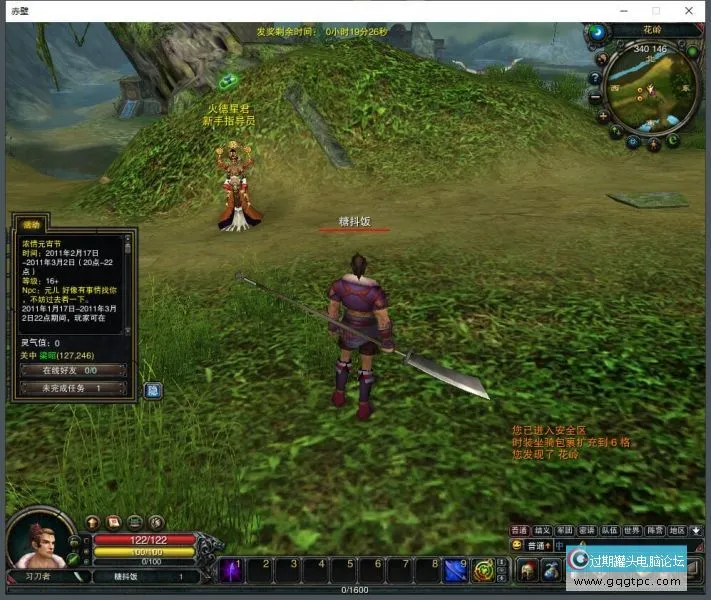This screenshot has height=600, width=711.
Task: Open the bag inventory icon
Action: (x=550, y=570)
